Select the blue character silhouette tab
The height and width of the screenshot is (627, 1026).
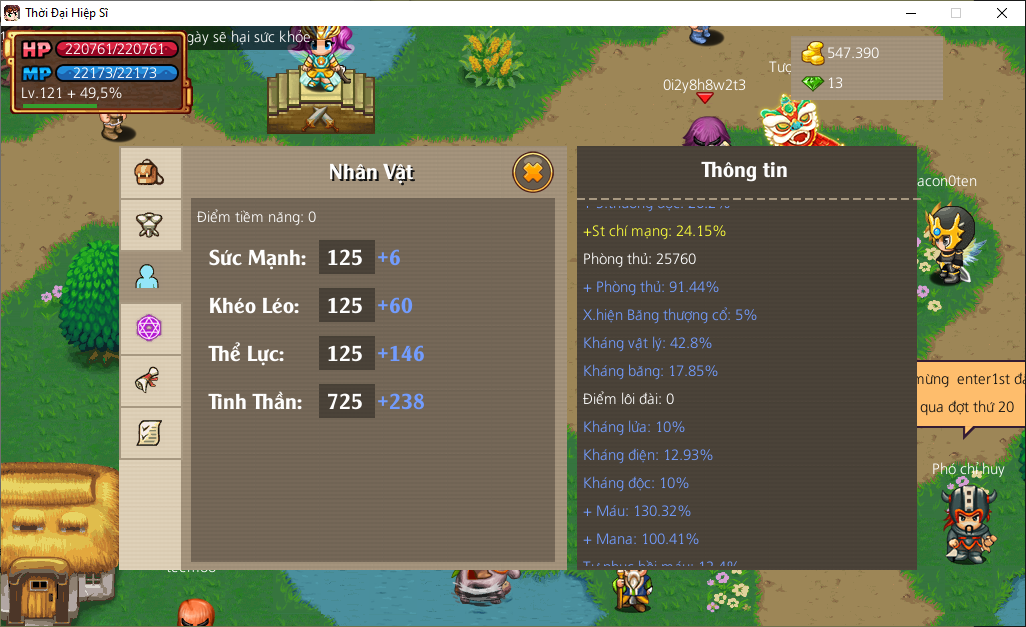(x=150, y=277)
